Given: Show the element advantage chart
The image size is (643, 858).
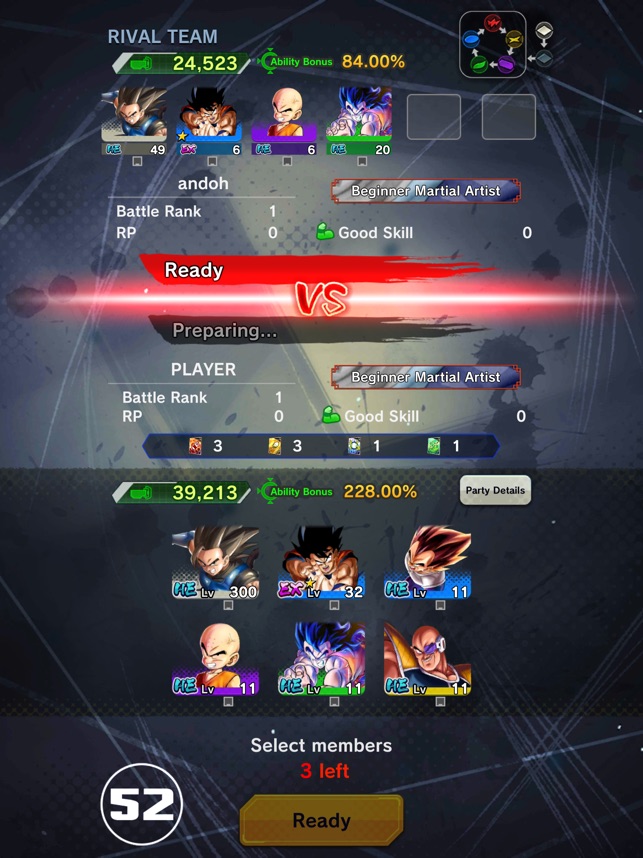Looking at the screenshot, I should pyautogui.click(x=492, y=45).
